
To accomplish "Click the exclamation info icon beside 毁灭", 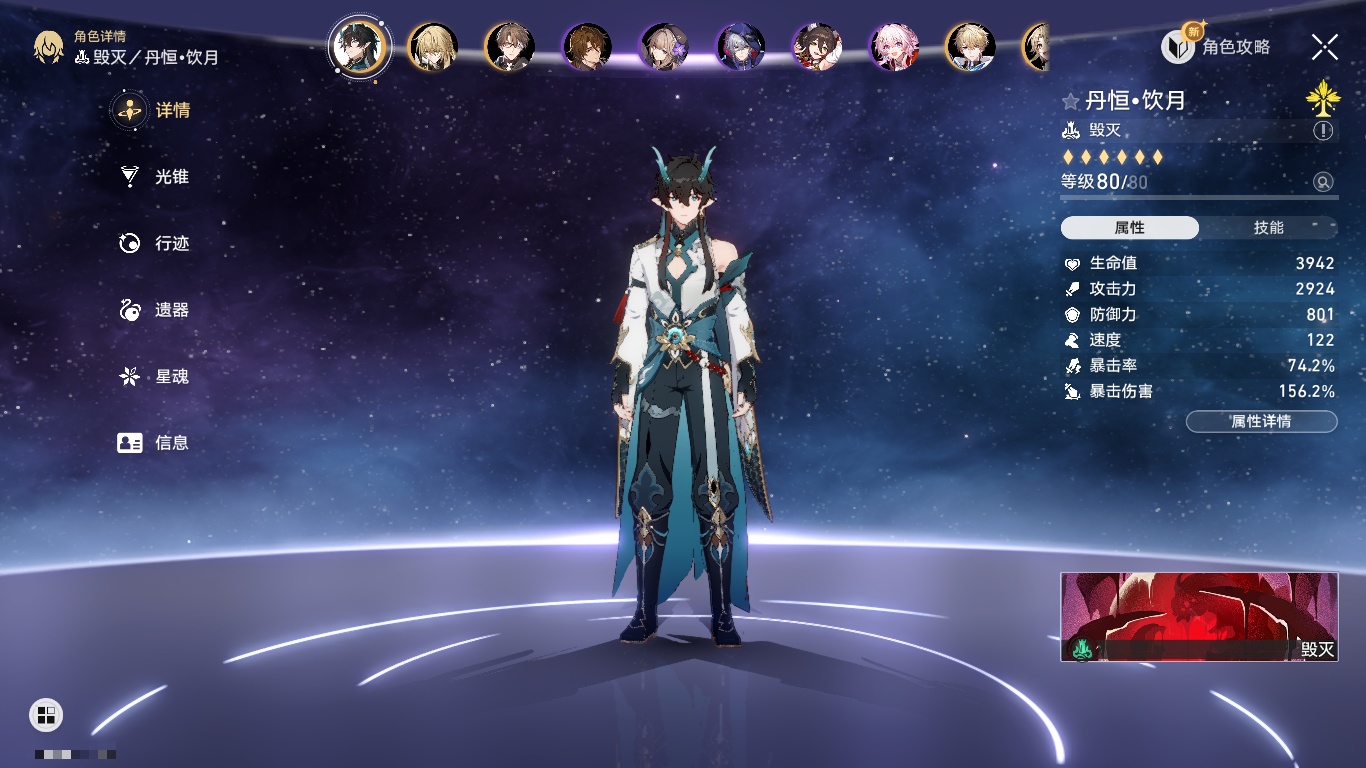I will coord(1323,131).
